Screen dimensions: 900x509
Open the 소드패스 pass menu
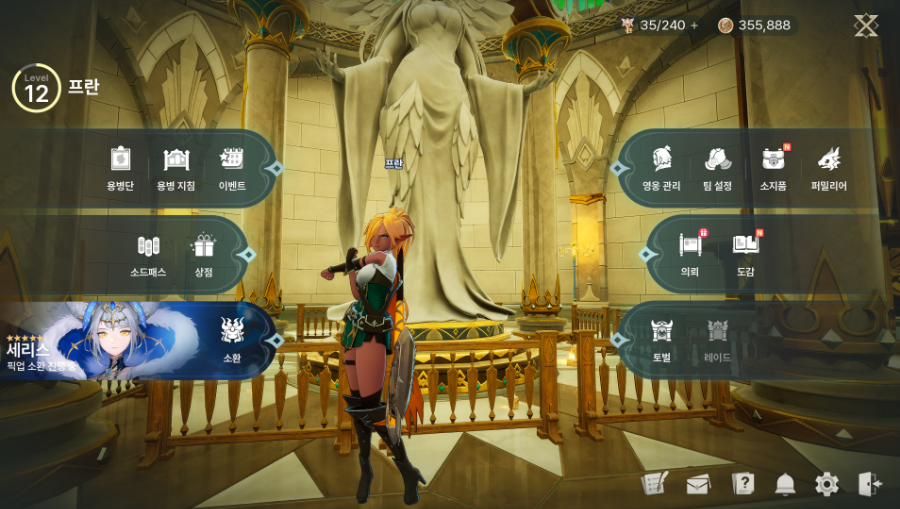point(148,254)
